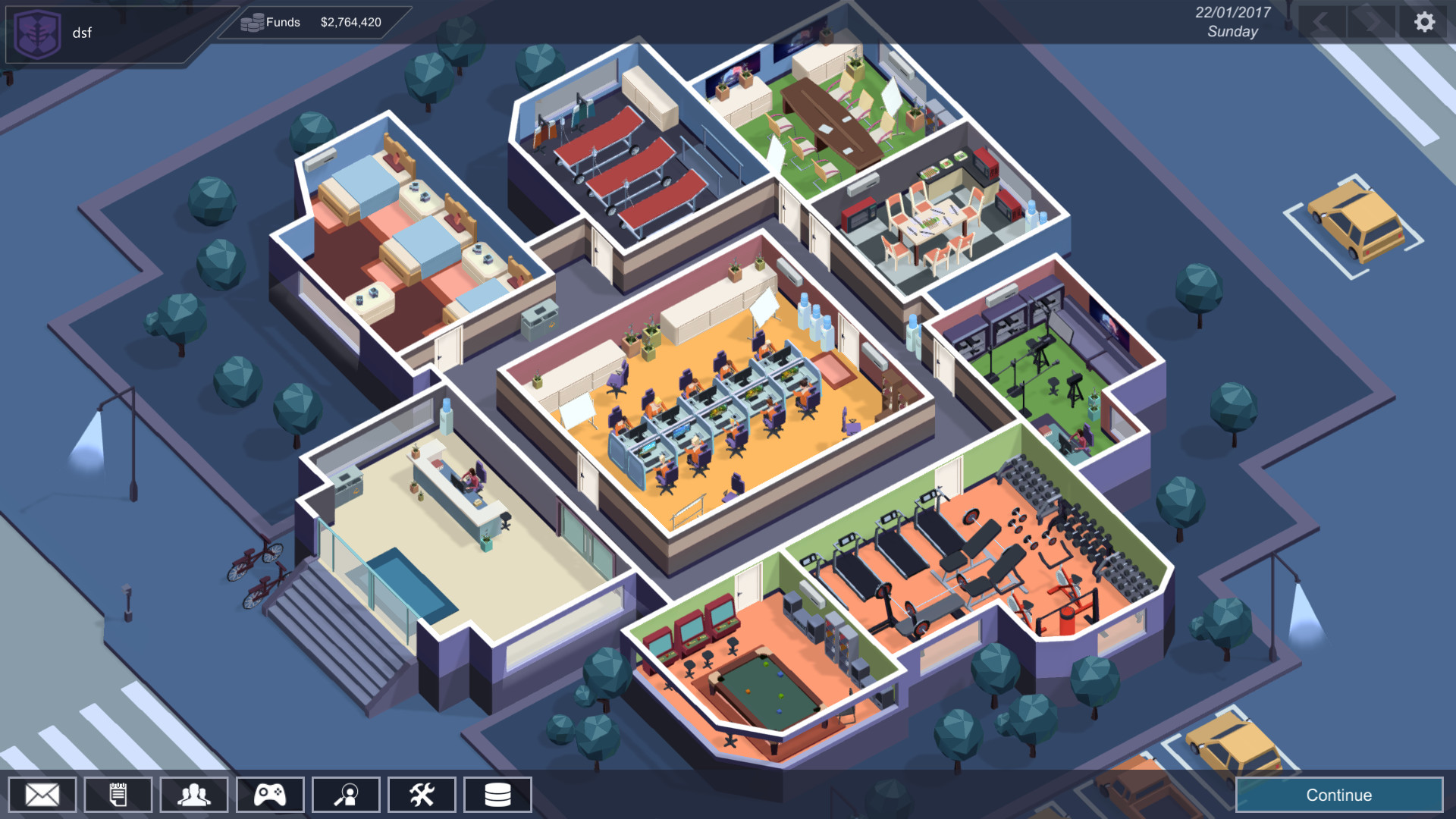The width and height of the screenshot is (1456, 819).
Task: Open the settings gear
Action: tap(1423, 20)
